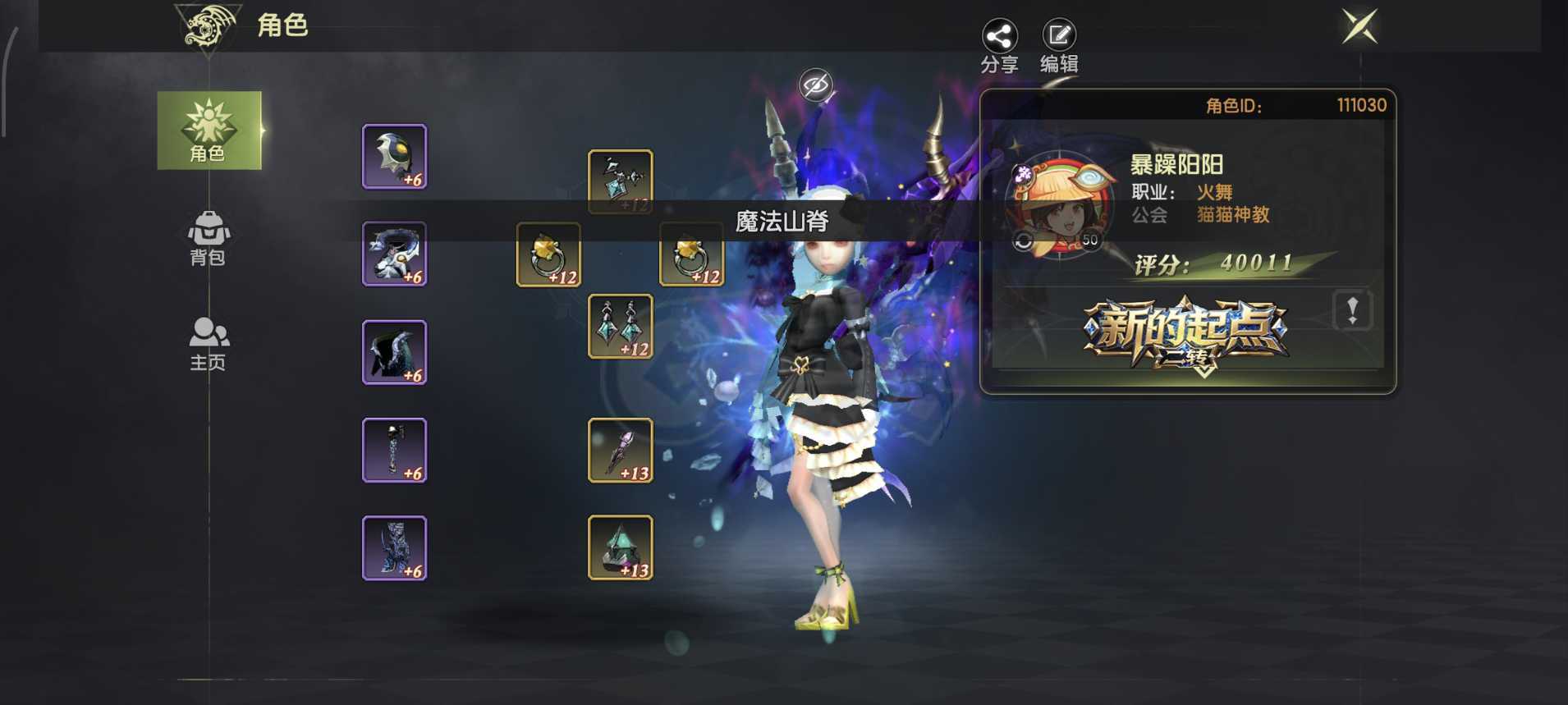The width and height of the screenshot is (1568, 705).
Task: Tap the rotate icon beside the avatar portrait
Action: [1024, 239]
